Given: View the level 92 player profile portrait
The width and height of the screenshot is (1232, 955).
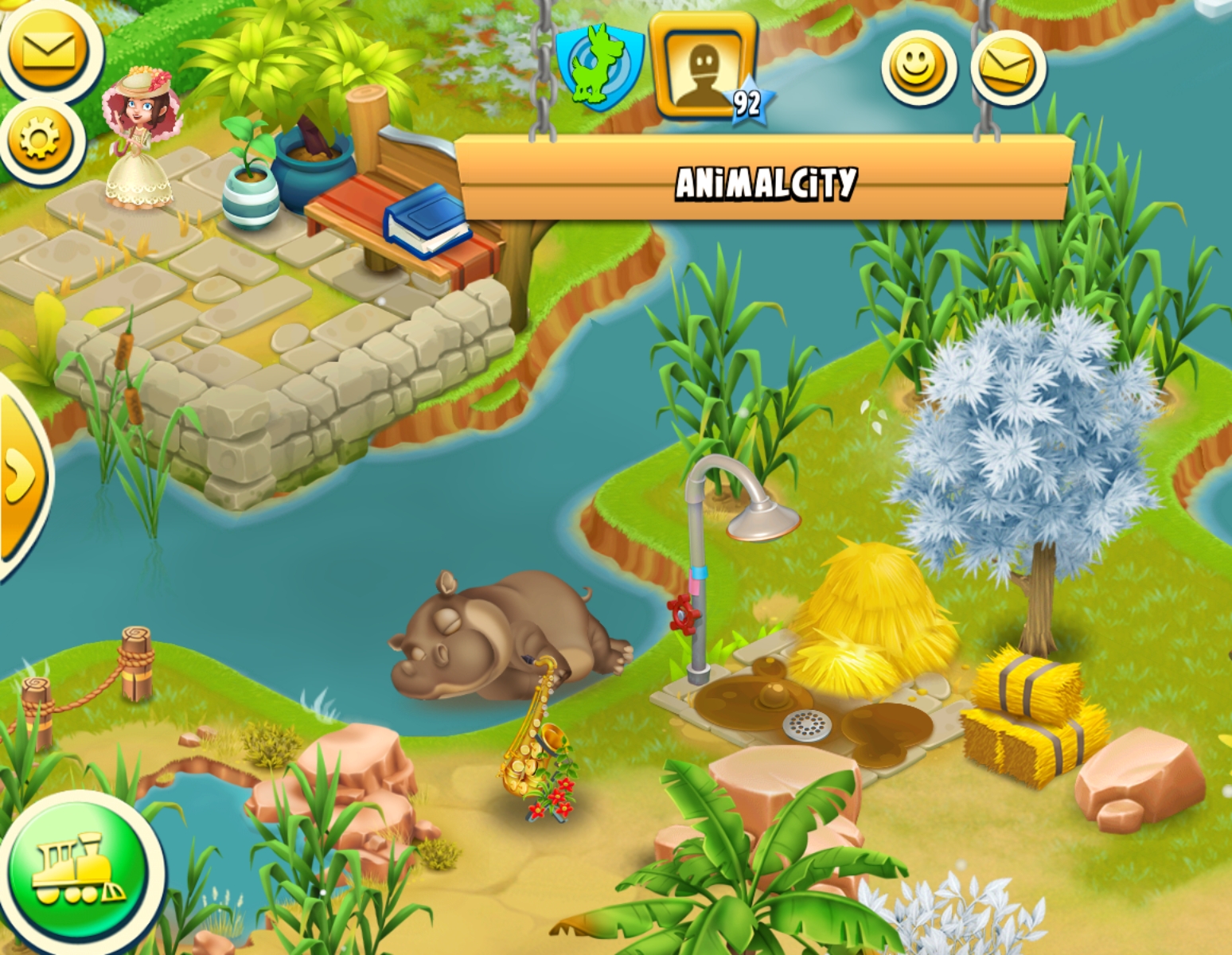Looking at the screenshot, I should [703, 65].
